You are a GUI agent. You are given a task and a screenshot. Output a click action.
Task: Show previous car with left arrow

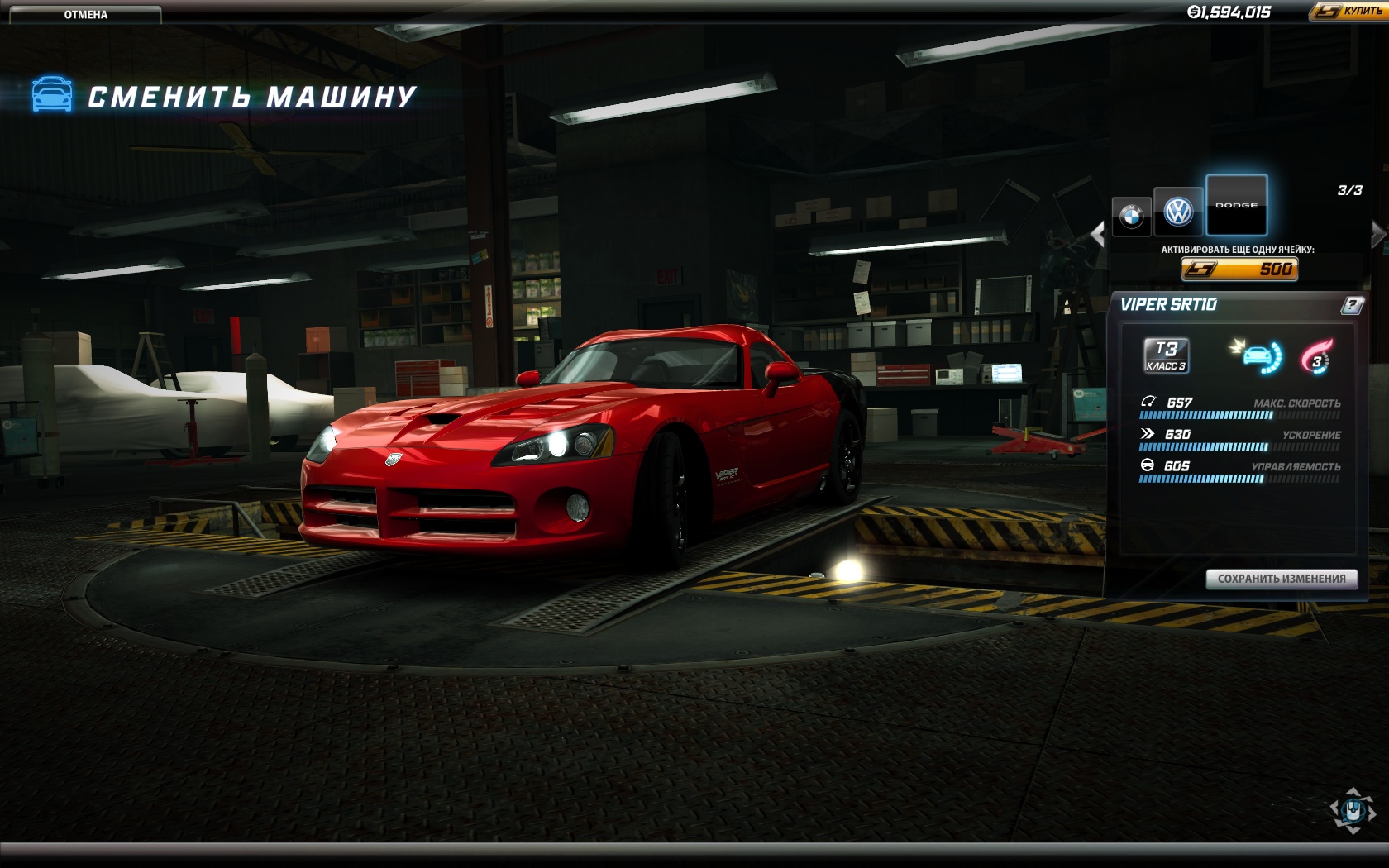point(1098,234)
